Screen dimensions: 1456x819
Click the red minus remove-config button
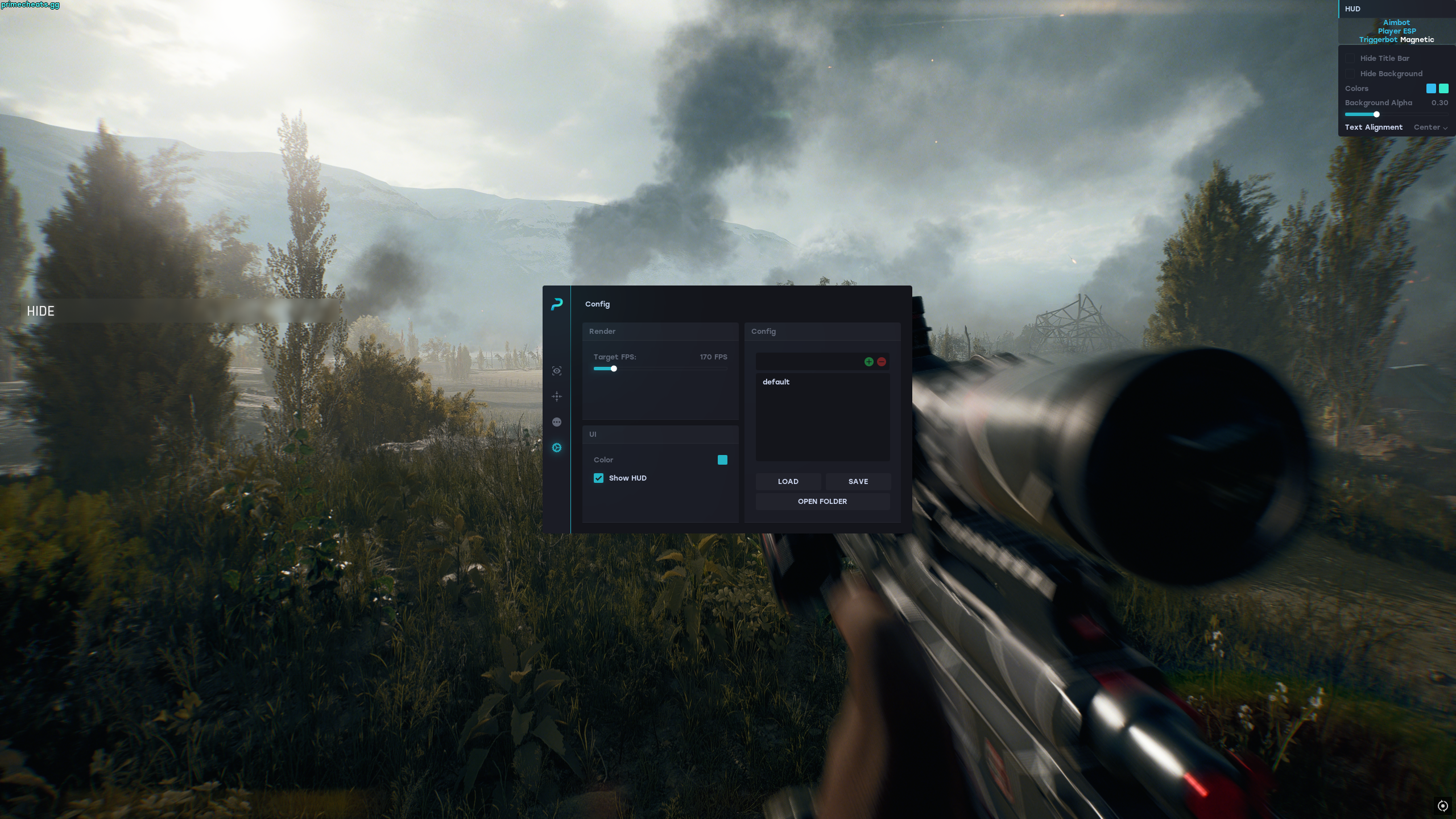pyautogui.click(x=881, y=362)
